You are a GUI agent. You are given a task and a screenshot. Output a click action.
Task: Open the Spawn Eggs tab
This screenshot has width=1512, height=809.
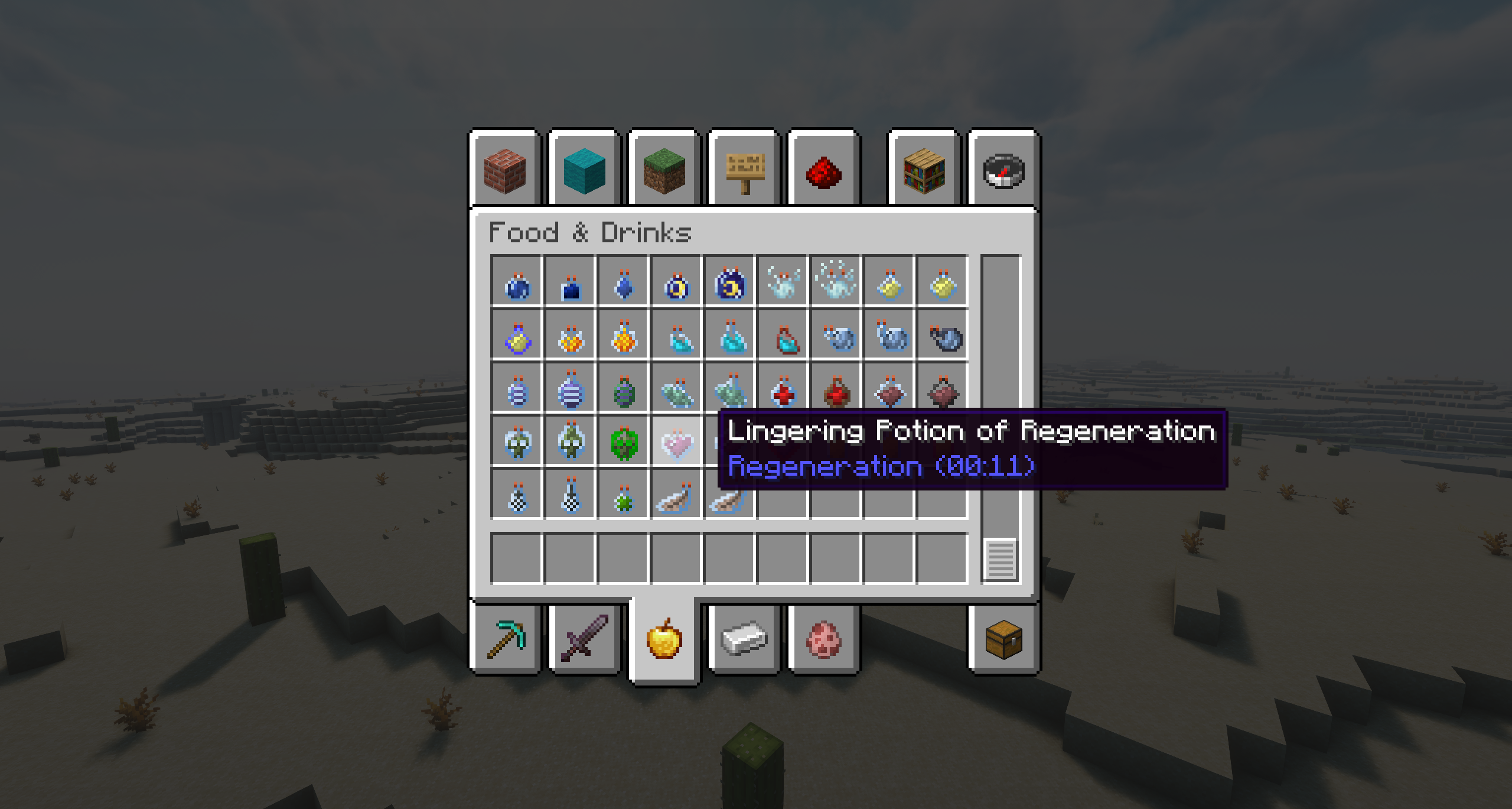[x=822, y=641]
